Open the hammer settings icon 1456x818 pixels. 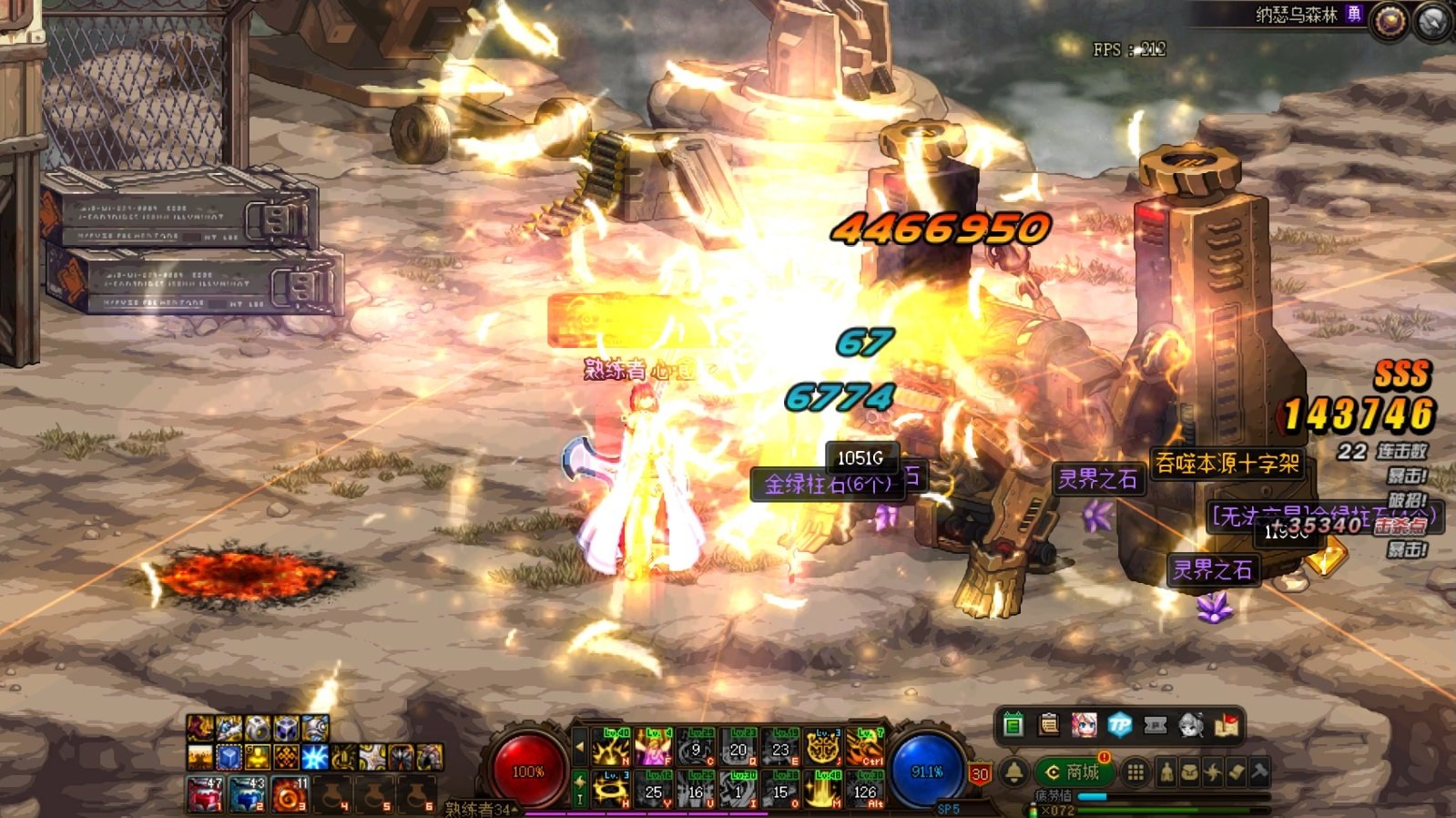1259,772
